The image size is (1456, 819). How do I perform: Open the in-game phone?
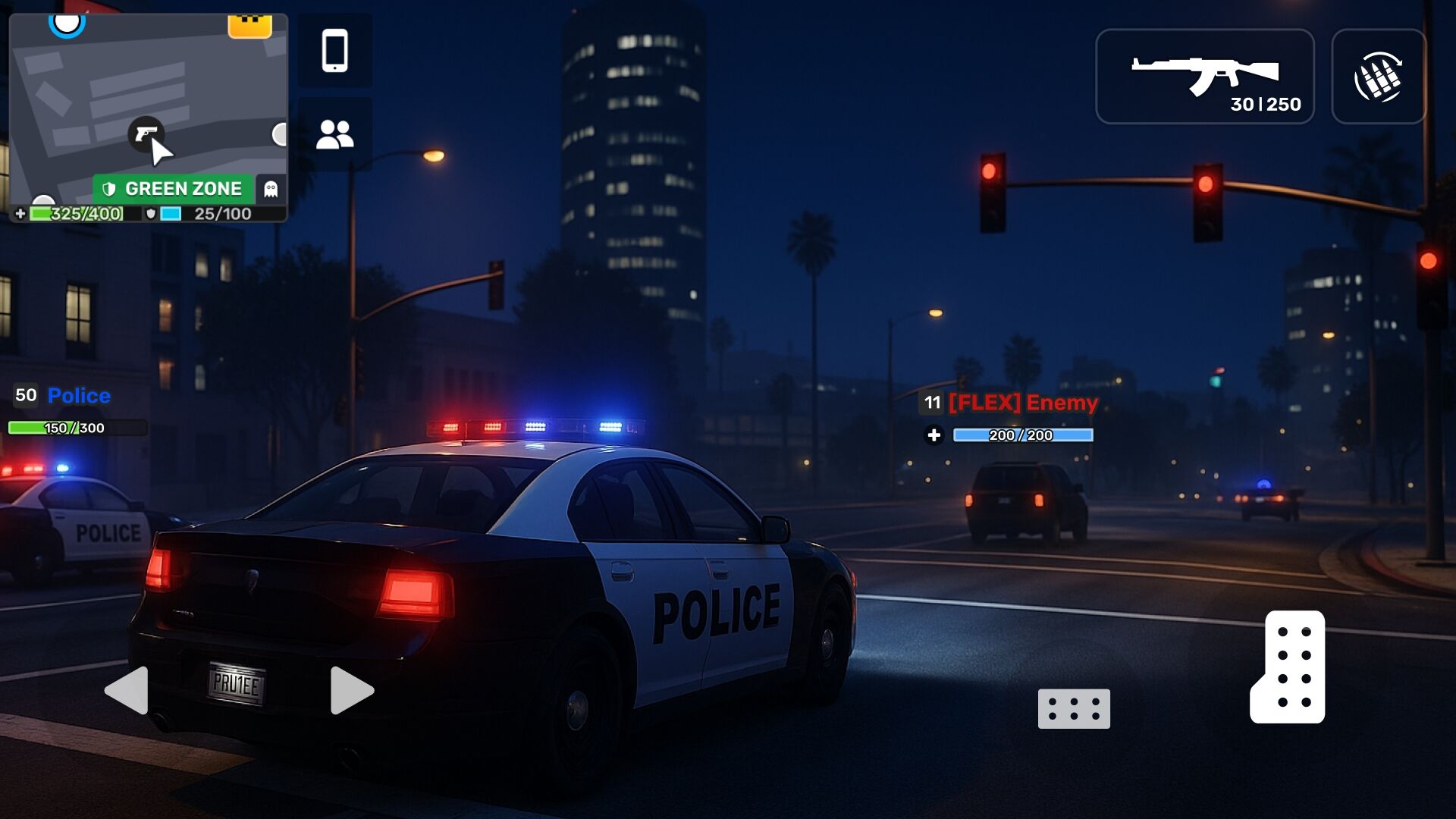point(334,50)
